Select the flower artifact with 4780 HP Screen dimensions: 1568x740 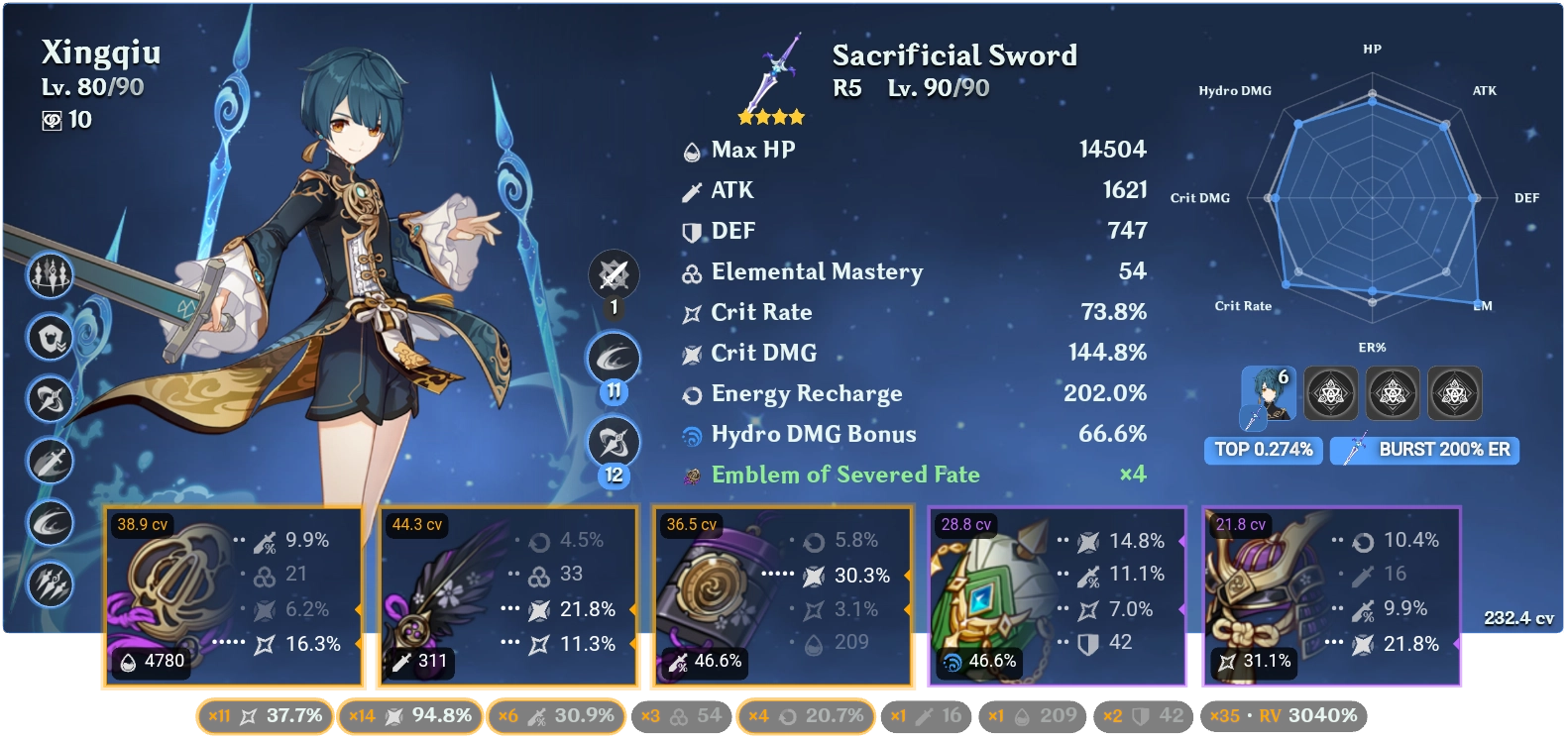coord(233,594)
